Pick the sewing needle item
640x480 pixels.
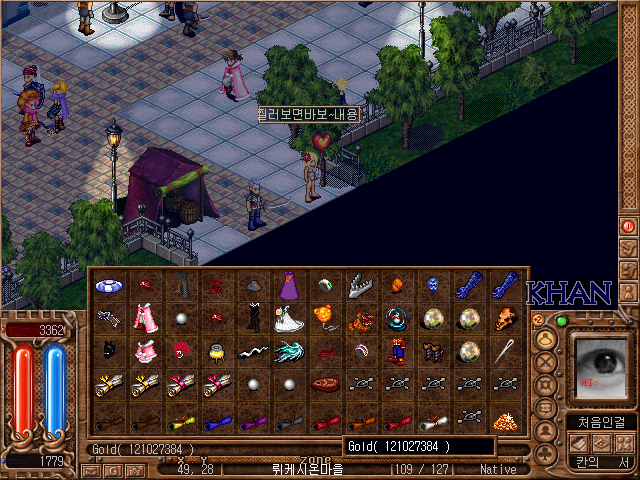pyautogui.click(x=503, y=352)
